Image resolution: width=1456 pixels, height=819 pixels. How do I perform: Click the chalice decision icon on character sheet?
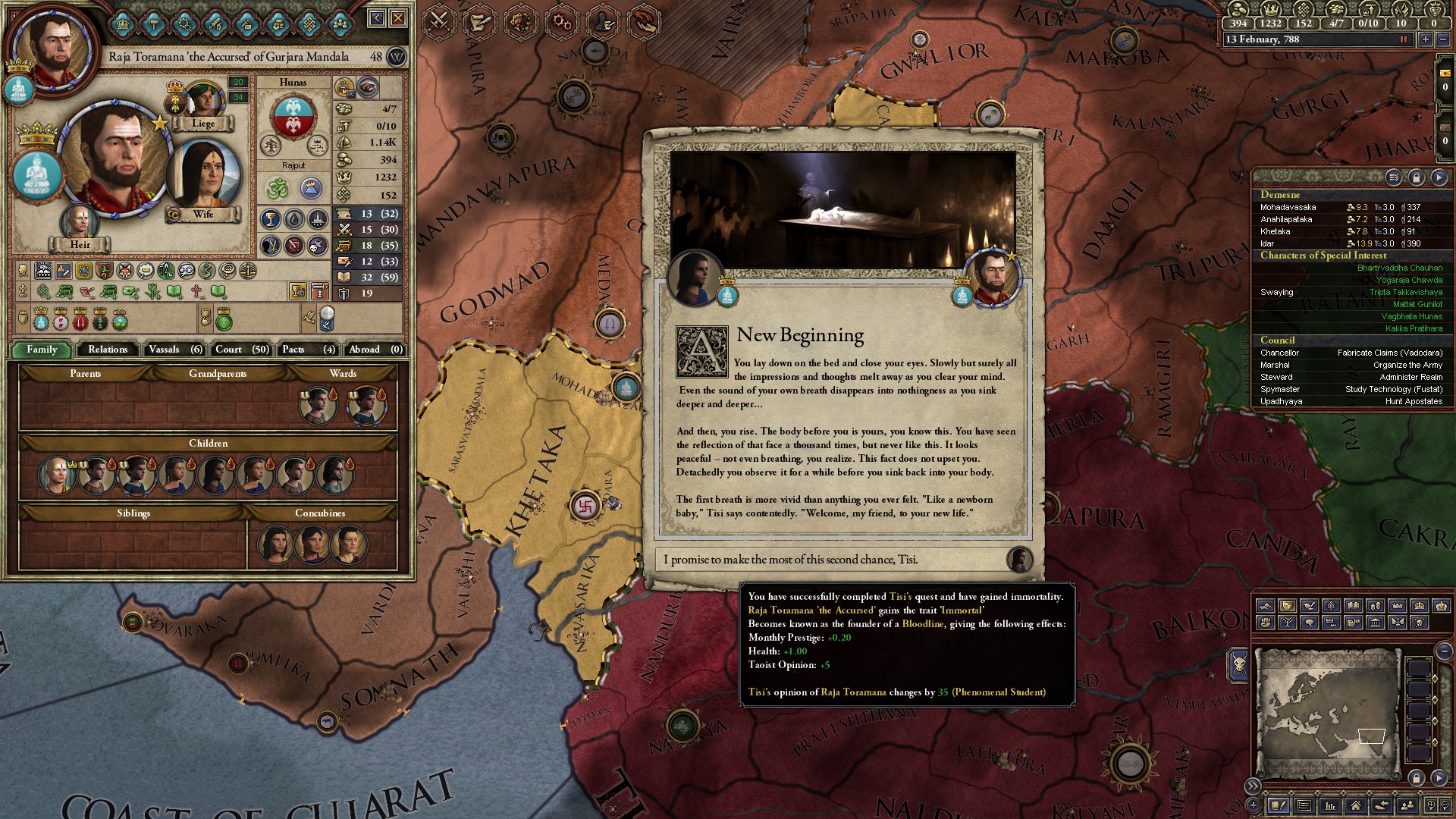(x=297, y=293)
